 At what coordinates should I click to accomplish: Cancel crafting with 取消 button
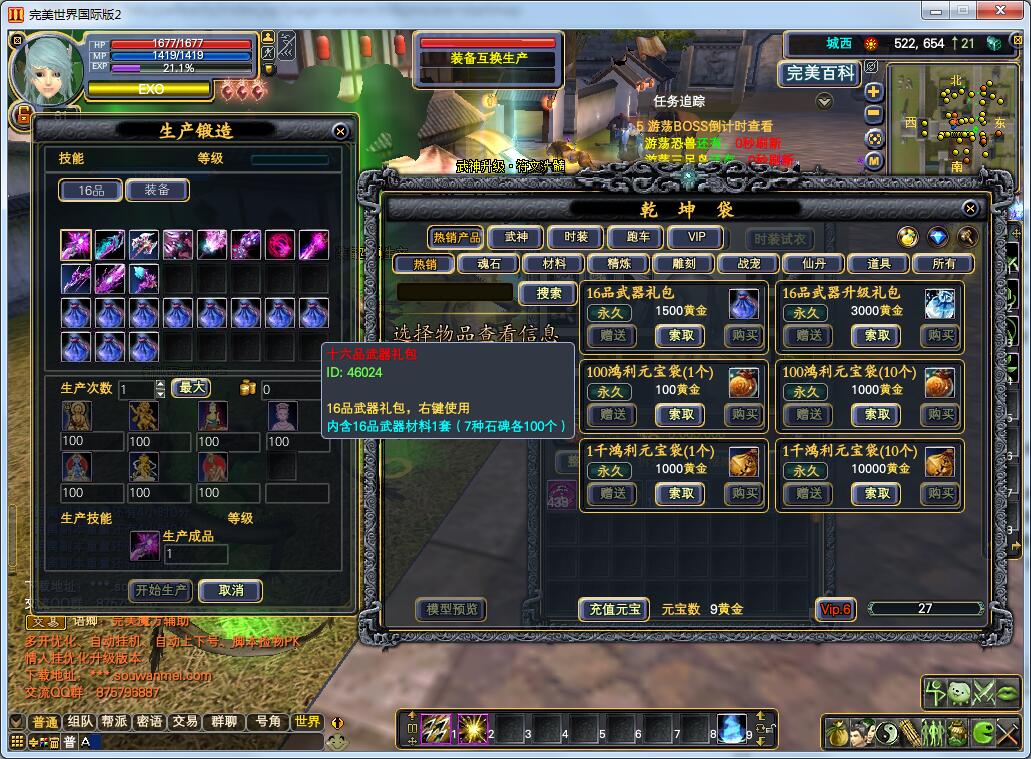click(x=230, y=590)
